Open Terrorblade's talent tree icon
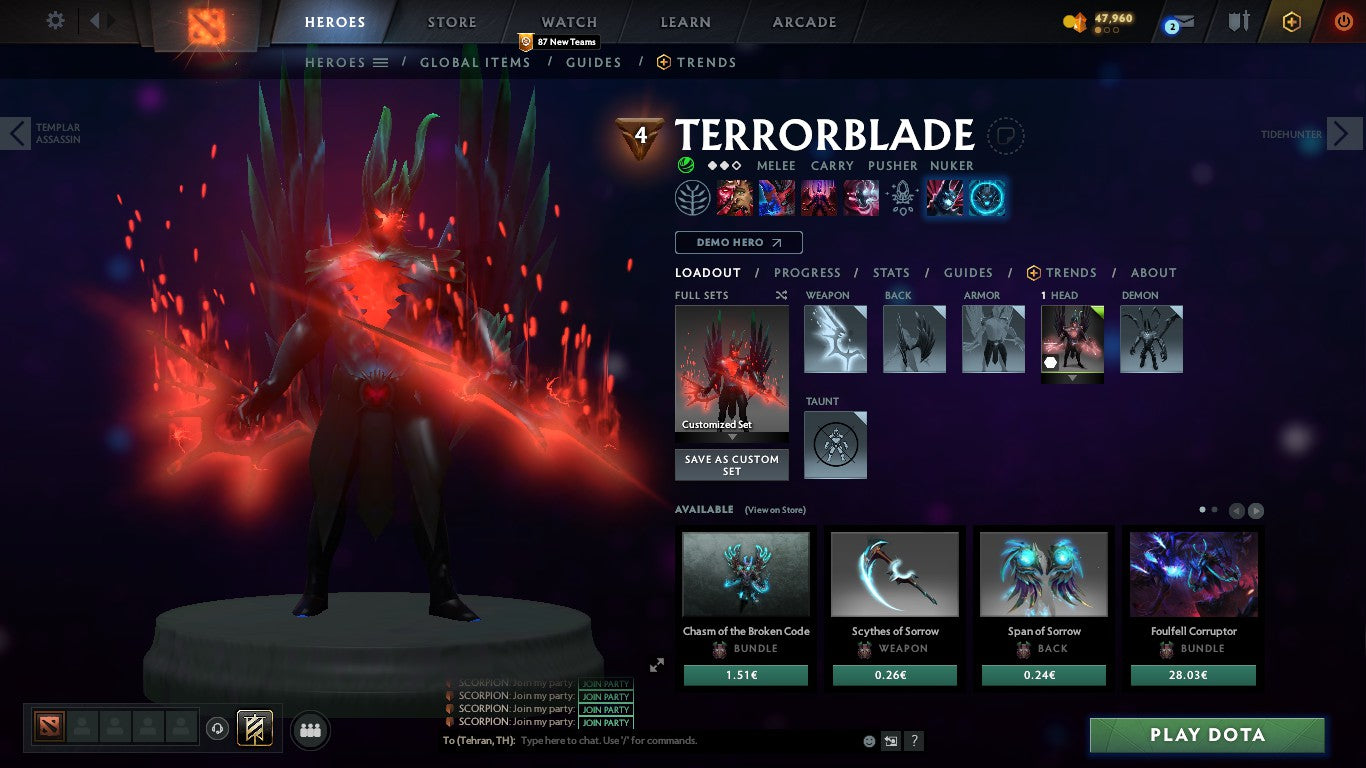Screen dimensions: 1366x768 pos(693,197)
